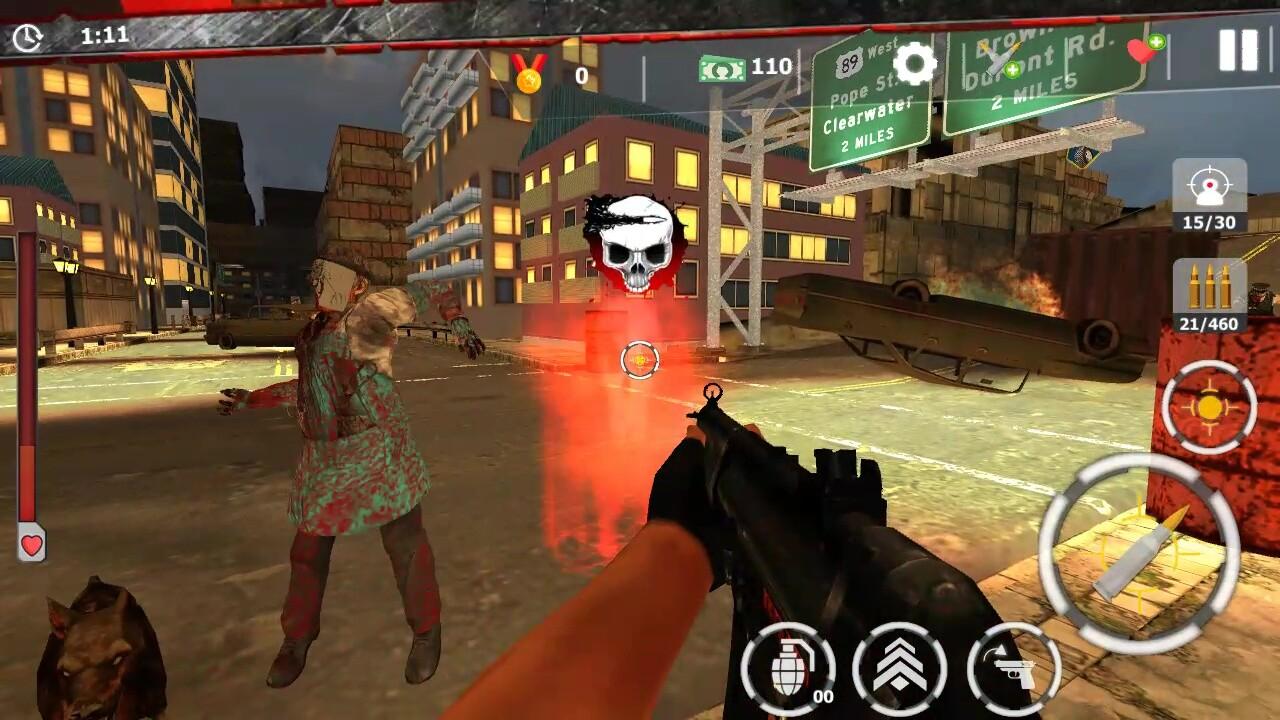Aim at the red crosshair reticle on screen
This screenshot has width=1280, height=720.
point(639,360)
